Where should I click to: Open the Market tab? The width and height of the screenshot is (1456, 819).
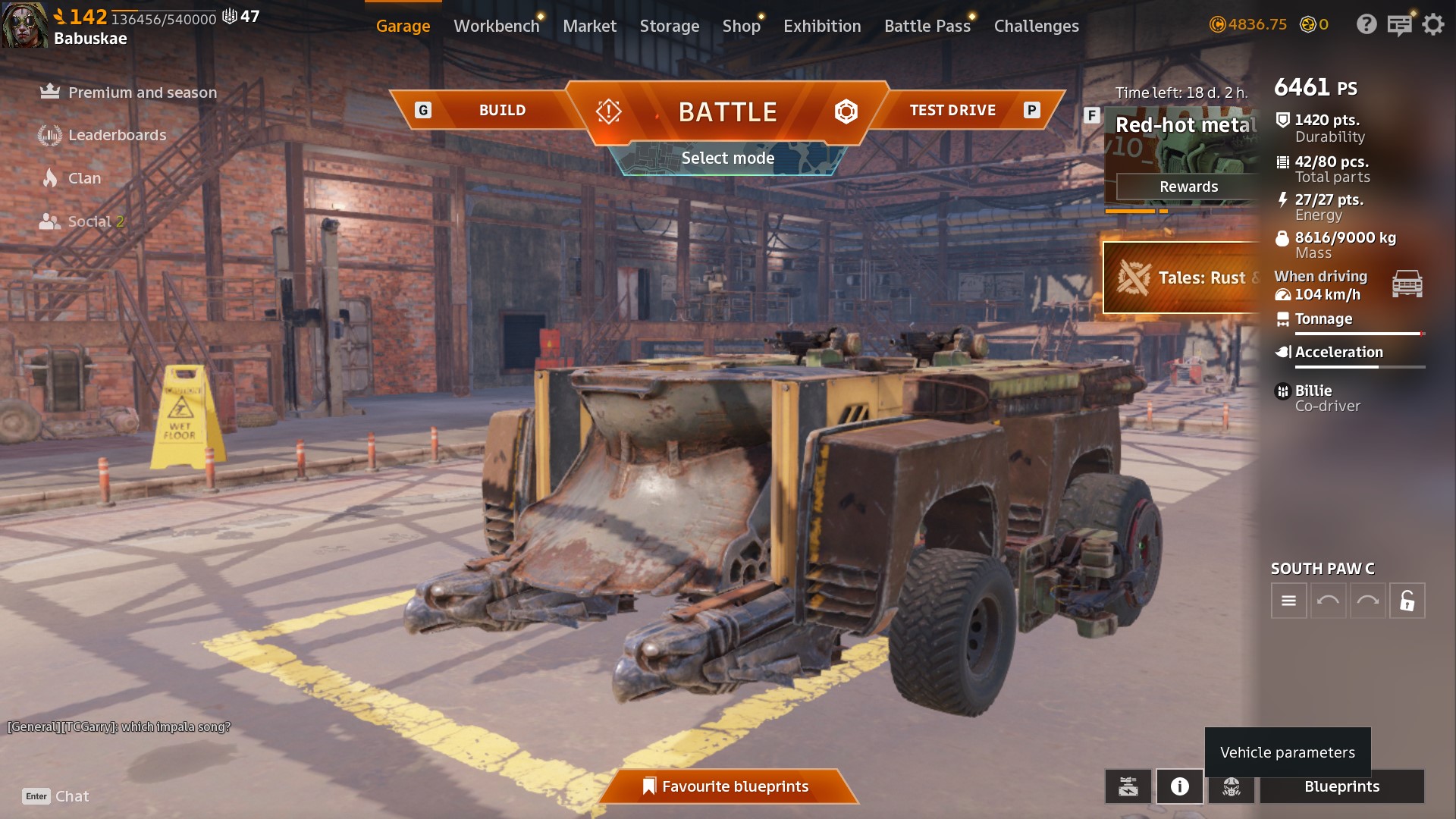tap(589, 26)
